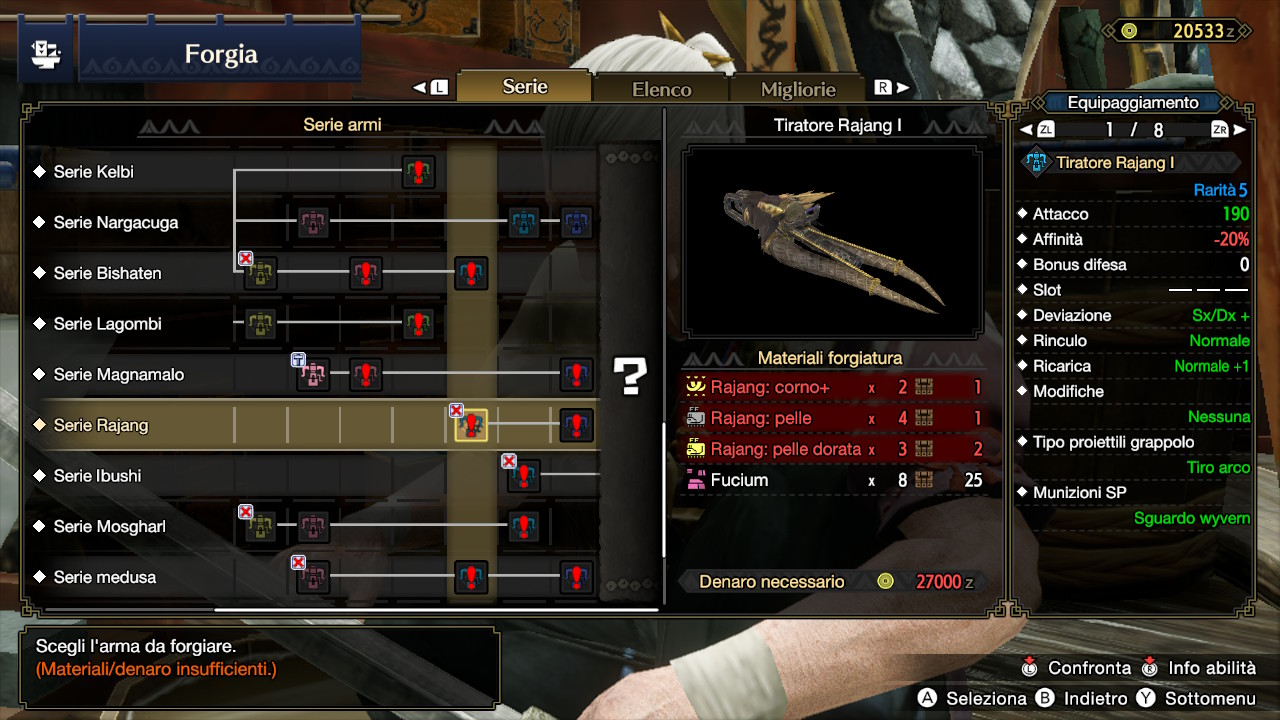Click the Fucium material row

(832, 480)
